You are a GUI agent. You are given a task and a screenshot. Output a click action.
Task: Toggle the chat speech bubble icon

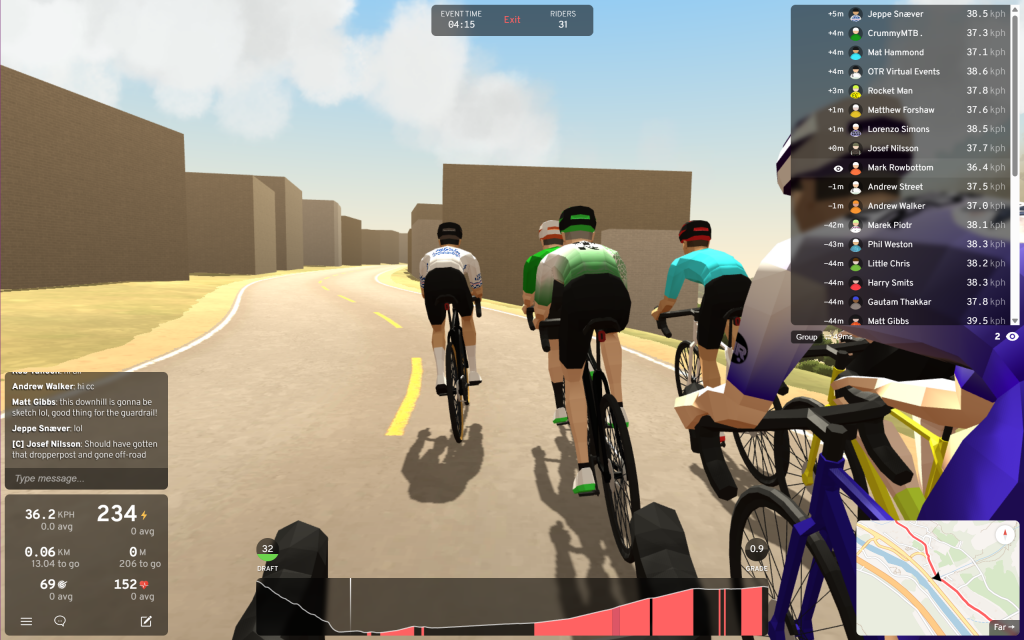60,621
